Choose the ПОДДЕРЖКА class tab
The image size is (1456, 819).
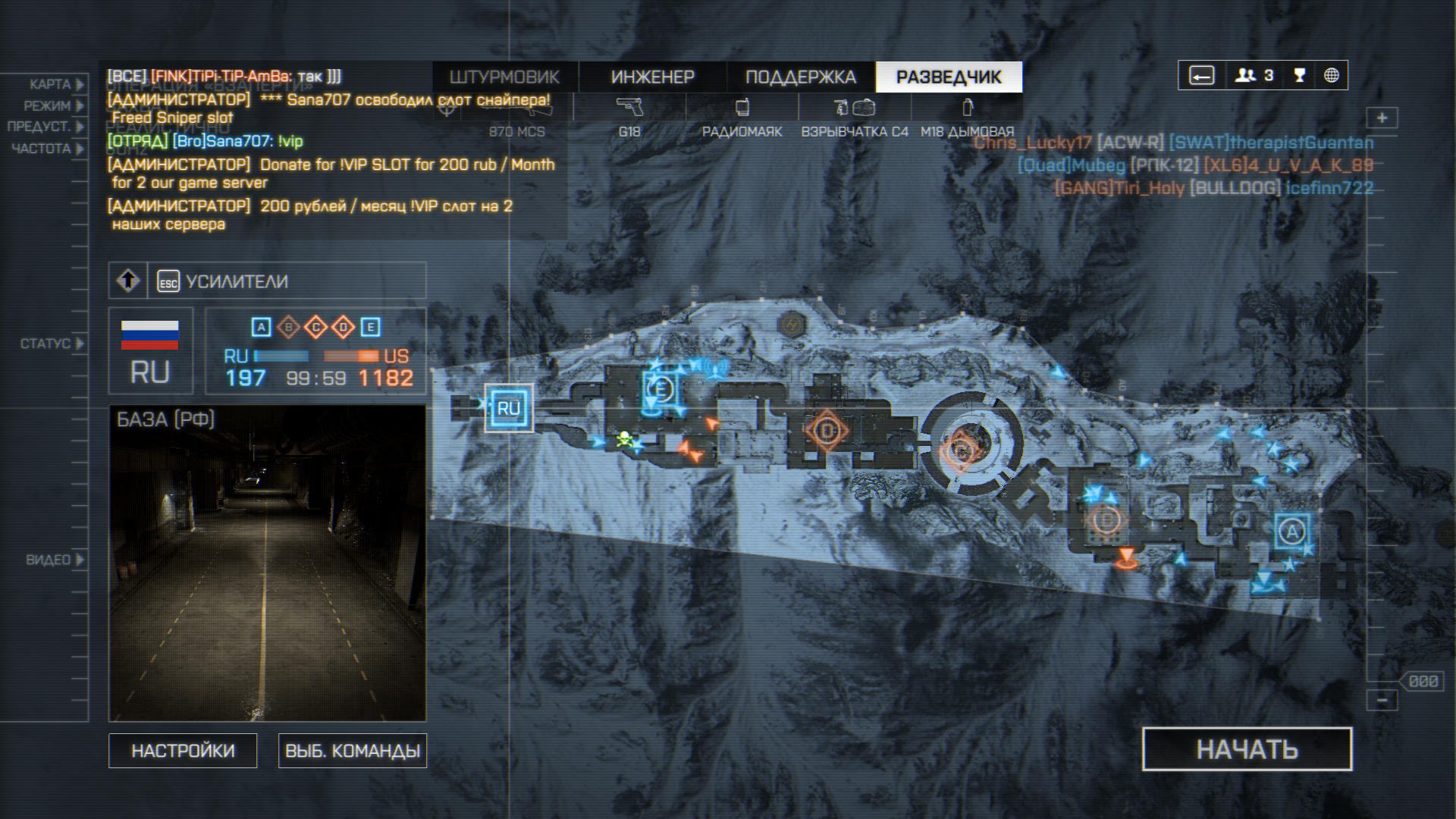tap(800, 77)
